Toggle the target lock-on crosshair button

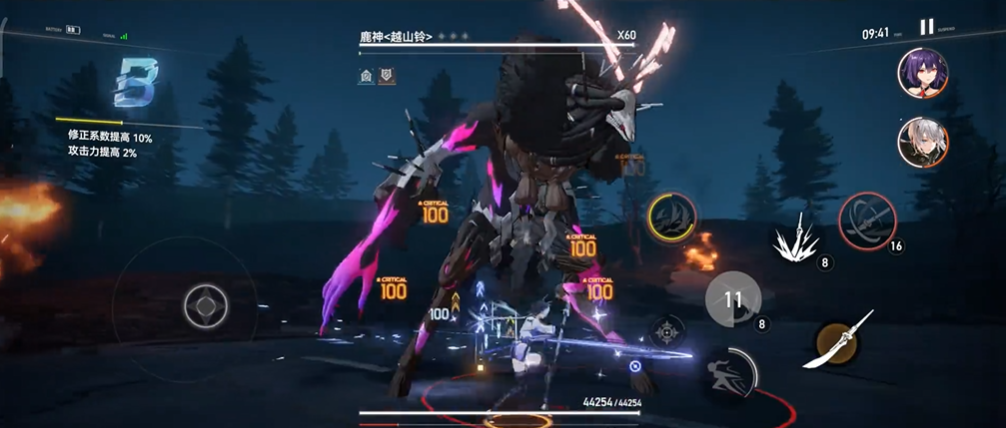[667, 331]
